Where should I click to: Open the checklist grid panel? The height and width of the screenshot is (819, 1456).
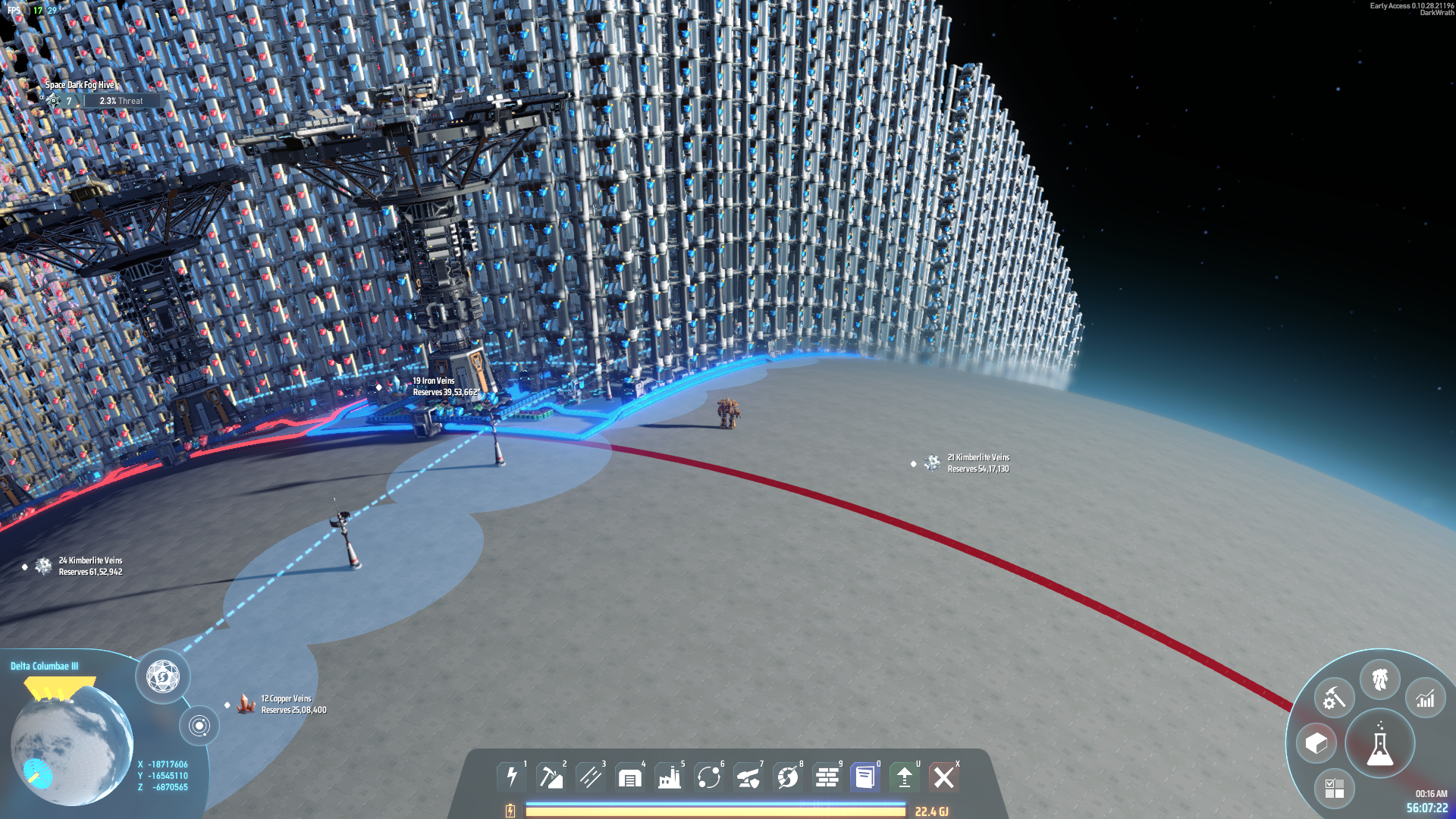pyautogui.click(x=1334, y=788)
